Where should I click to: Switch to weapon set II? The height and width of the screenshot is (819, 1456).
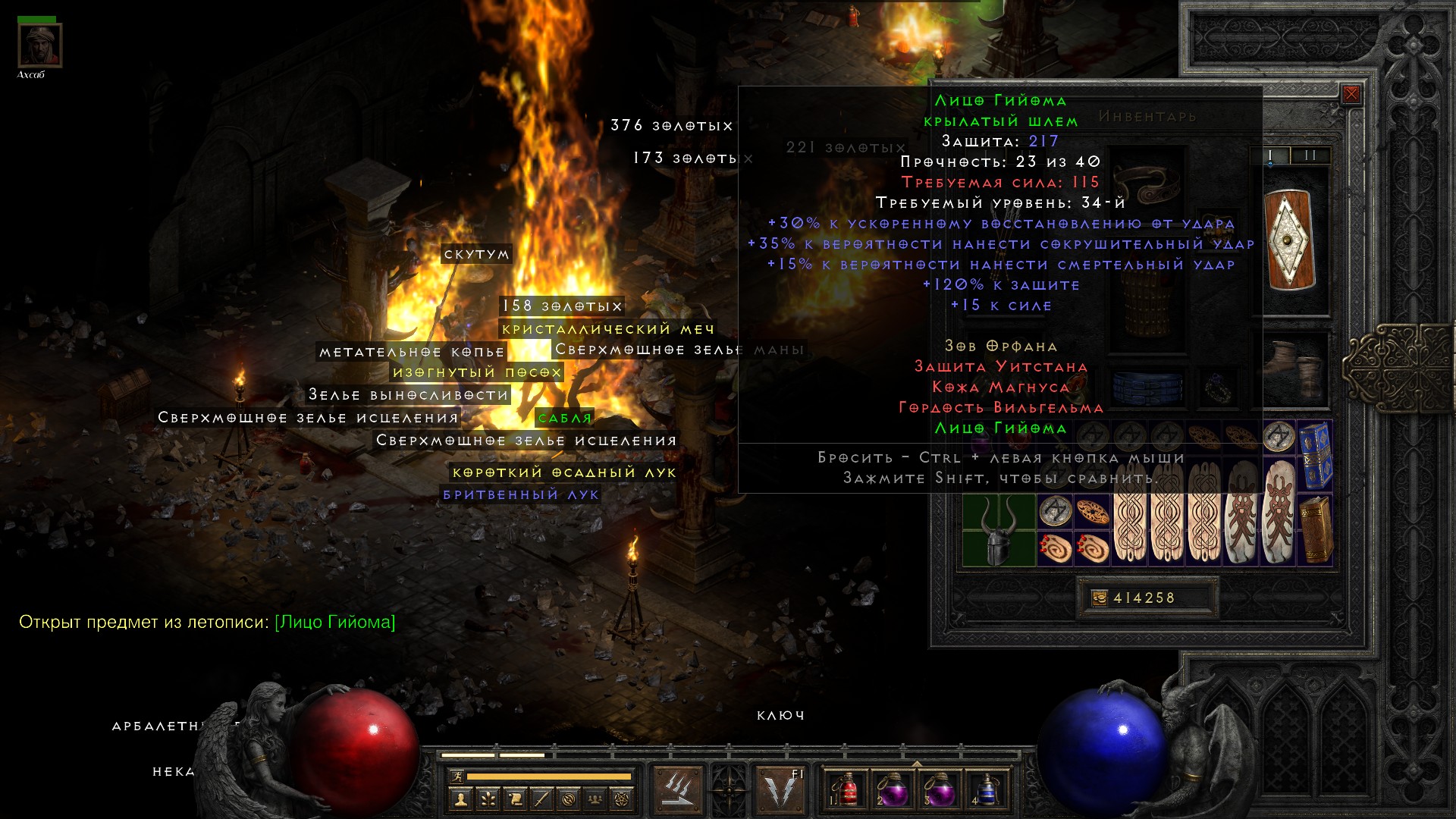click(1310, 155)
